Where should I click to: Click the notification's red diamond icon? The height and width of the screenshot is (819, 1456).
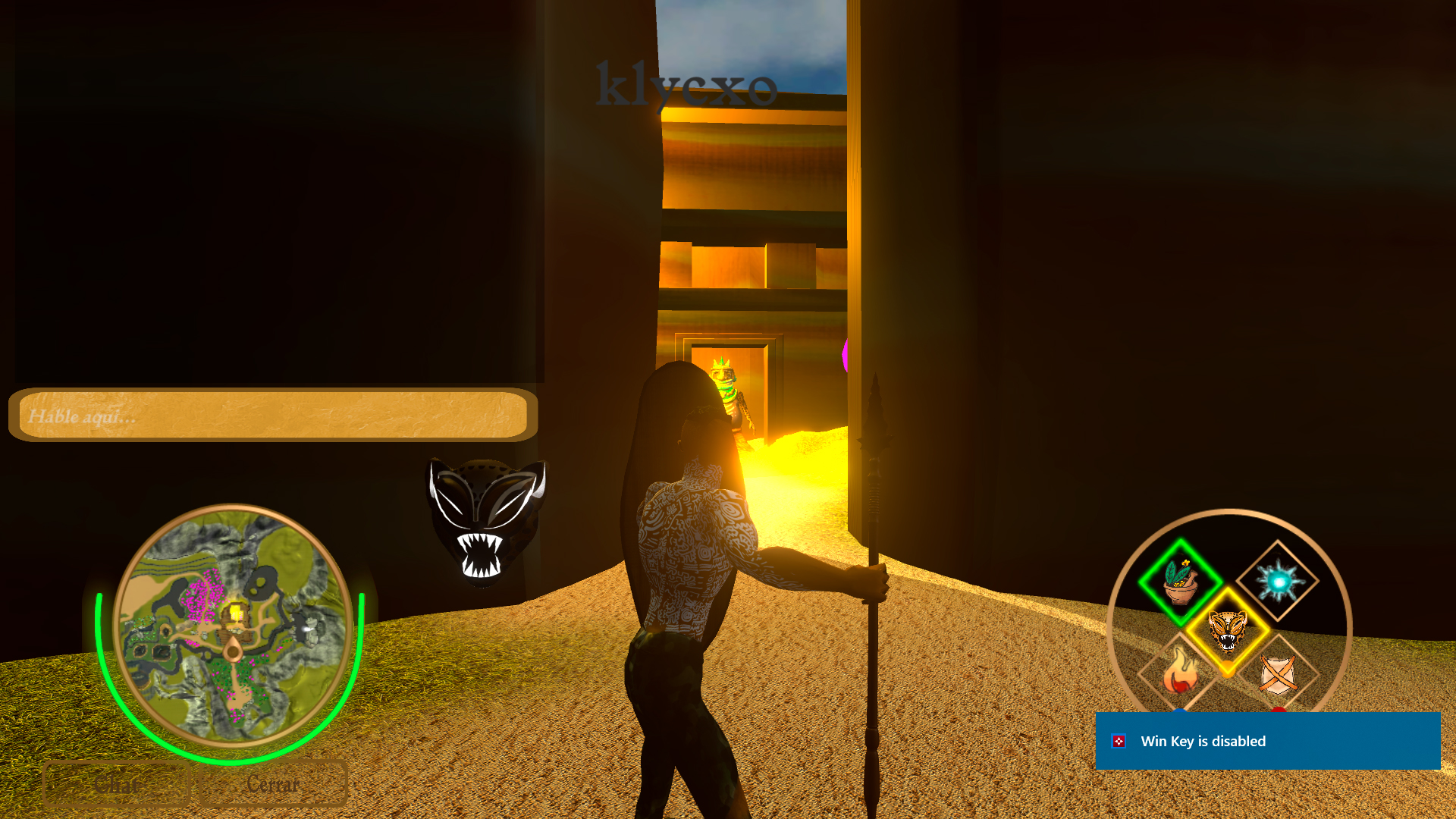click(x=1121, y=741)
